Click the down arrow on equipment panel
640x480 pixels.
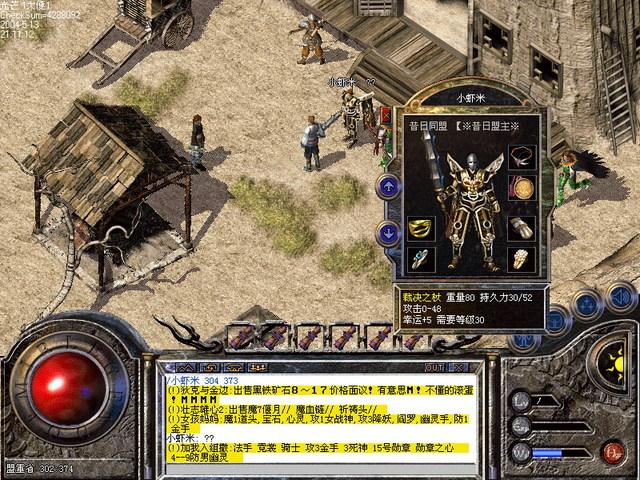(387, 233)
